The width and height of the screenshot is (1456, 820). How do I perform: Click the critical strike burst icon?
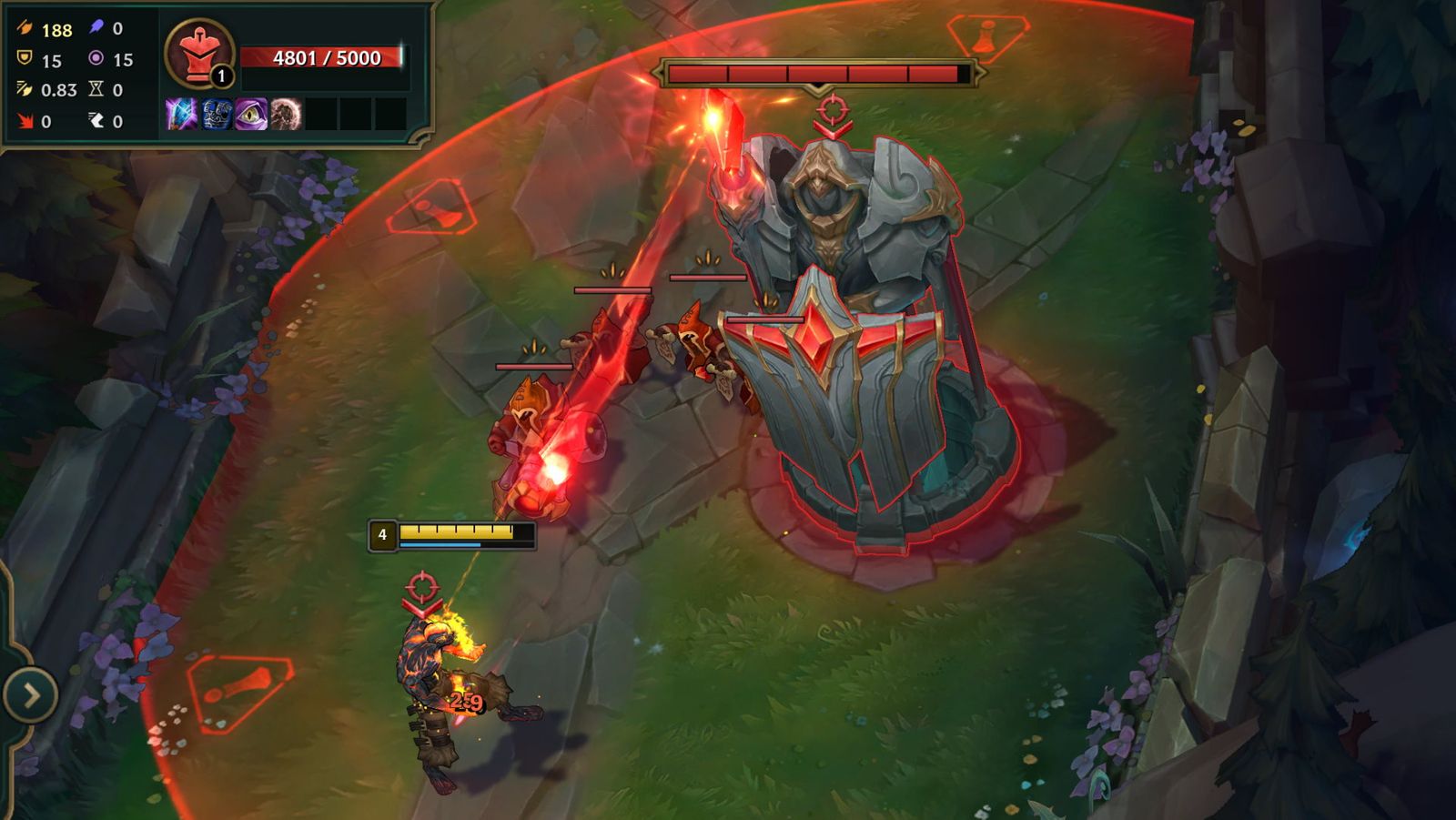[25, 121]
